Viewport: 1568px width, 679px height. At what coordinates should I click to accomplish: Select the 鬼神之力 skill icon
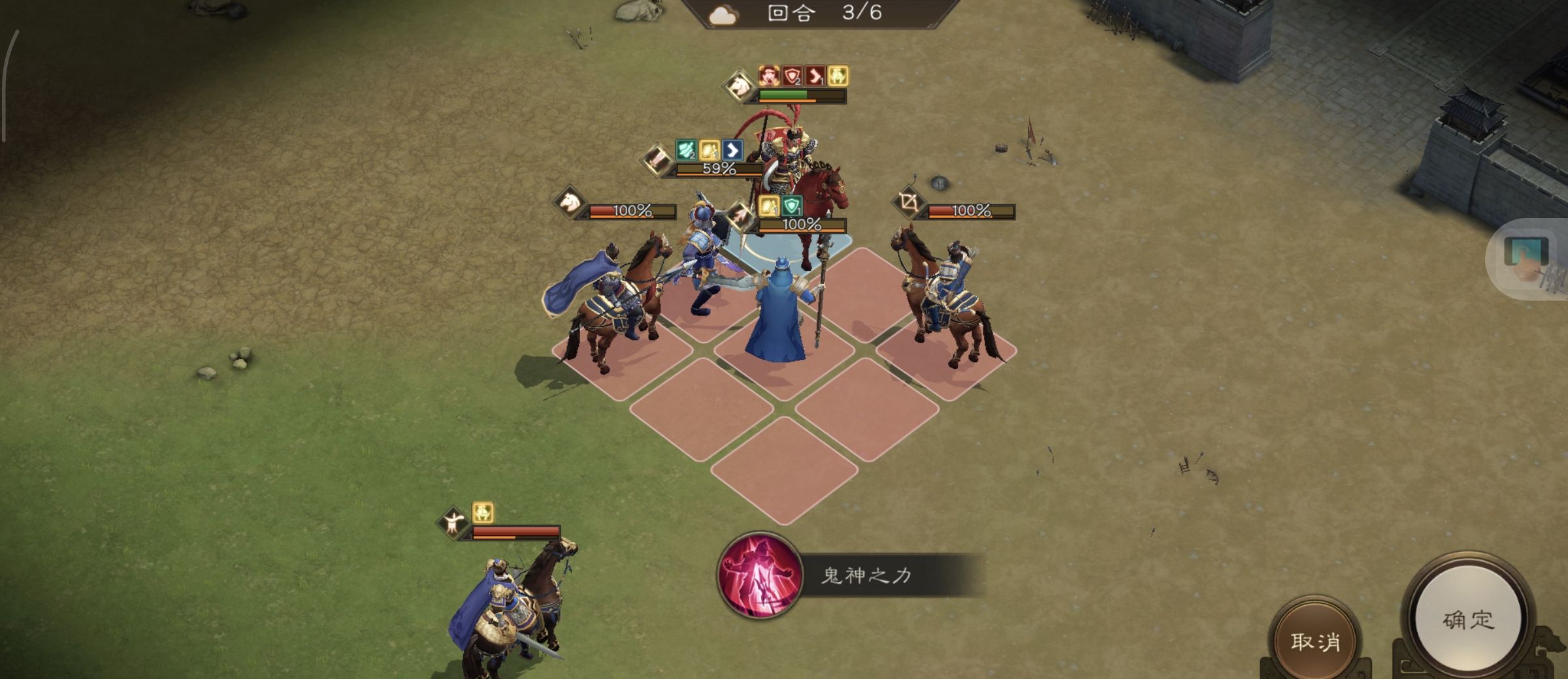pyautogui.click(x=759, y=575)
